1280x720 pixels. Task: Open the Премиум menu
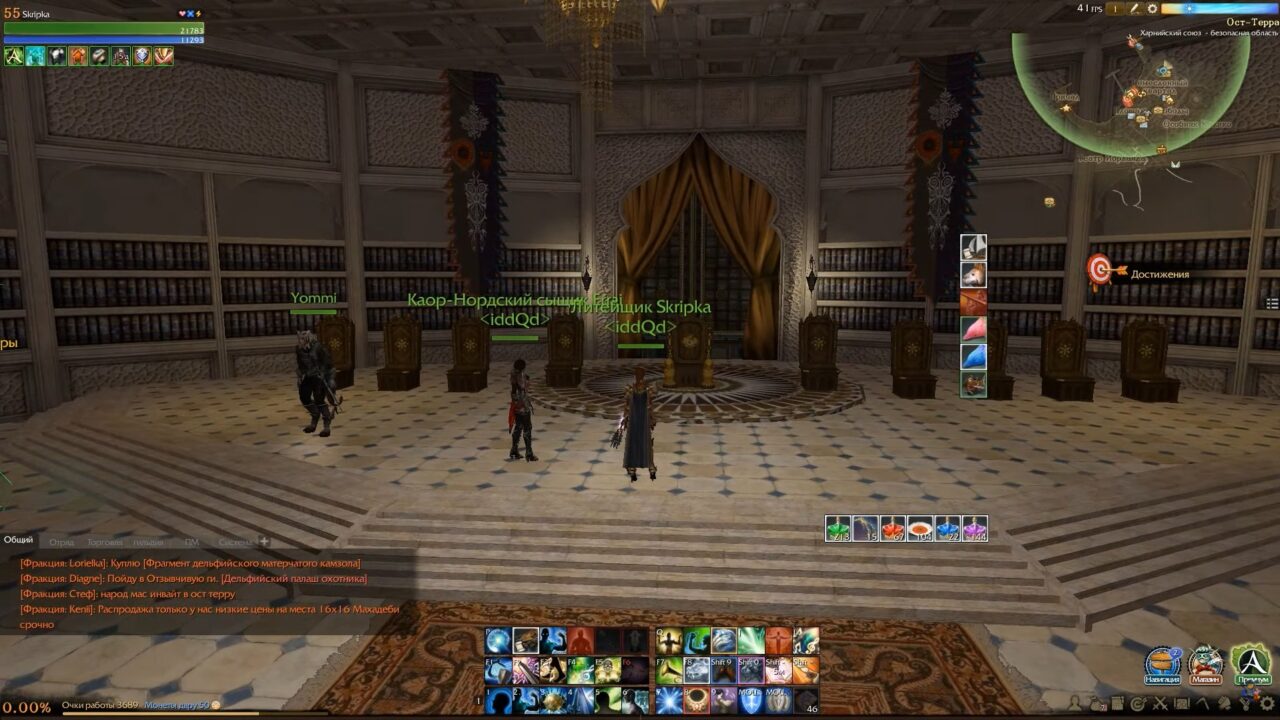(x=1250, y=664)
